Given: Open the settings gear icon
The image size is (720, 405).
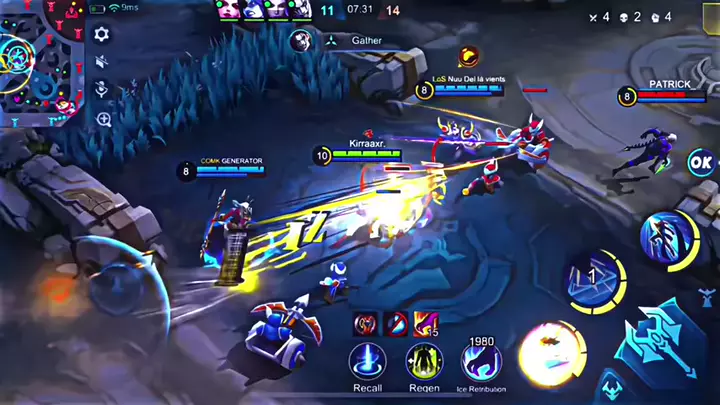Looking at the screenshot, I should (x=101, y=34).
